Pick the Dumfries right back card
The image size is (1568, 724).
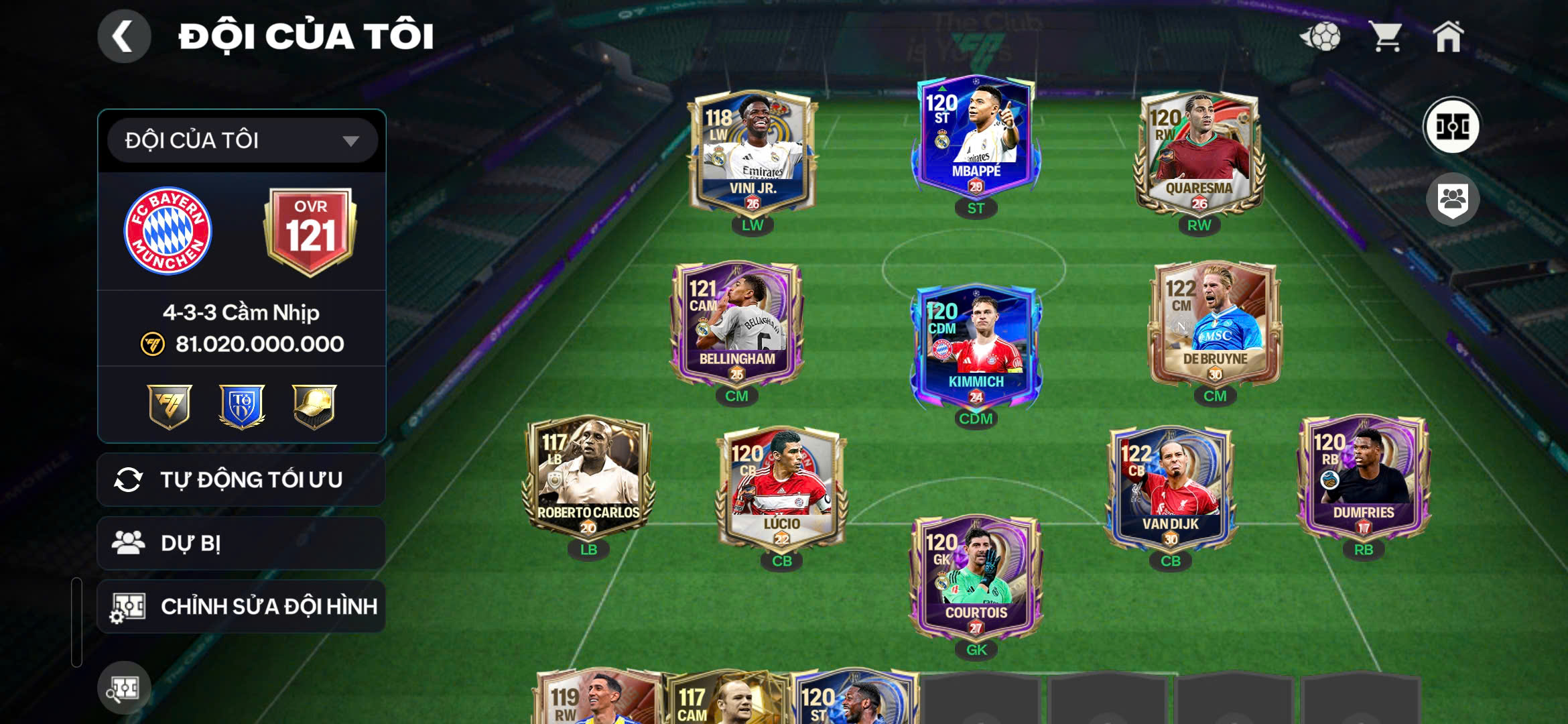(x=1363, y=477)
